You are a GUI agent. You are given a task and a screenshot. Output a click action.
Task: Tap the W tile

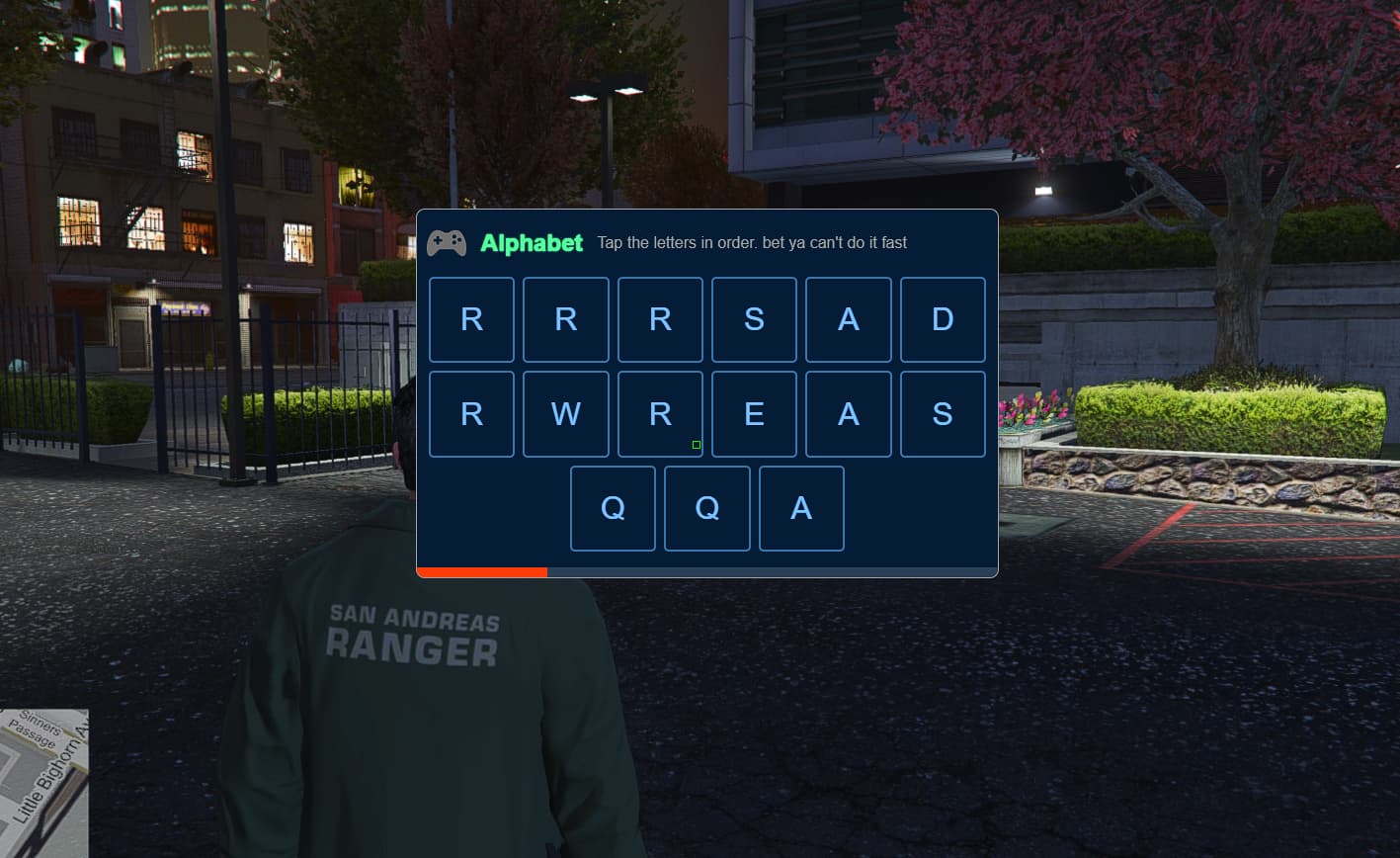pyautogui.click(x=565, y=413)
